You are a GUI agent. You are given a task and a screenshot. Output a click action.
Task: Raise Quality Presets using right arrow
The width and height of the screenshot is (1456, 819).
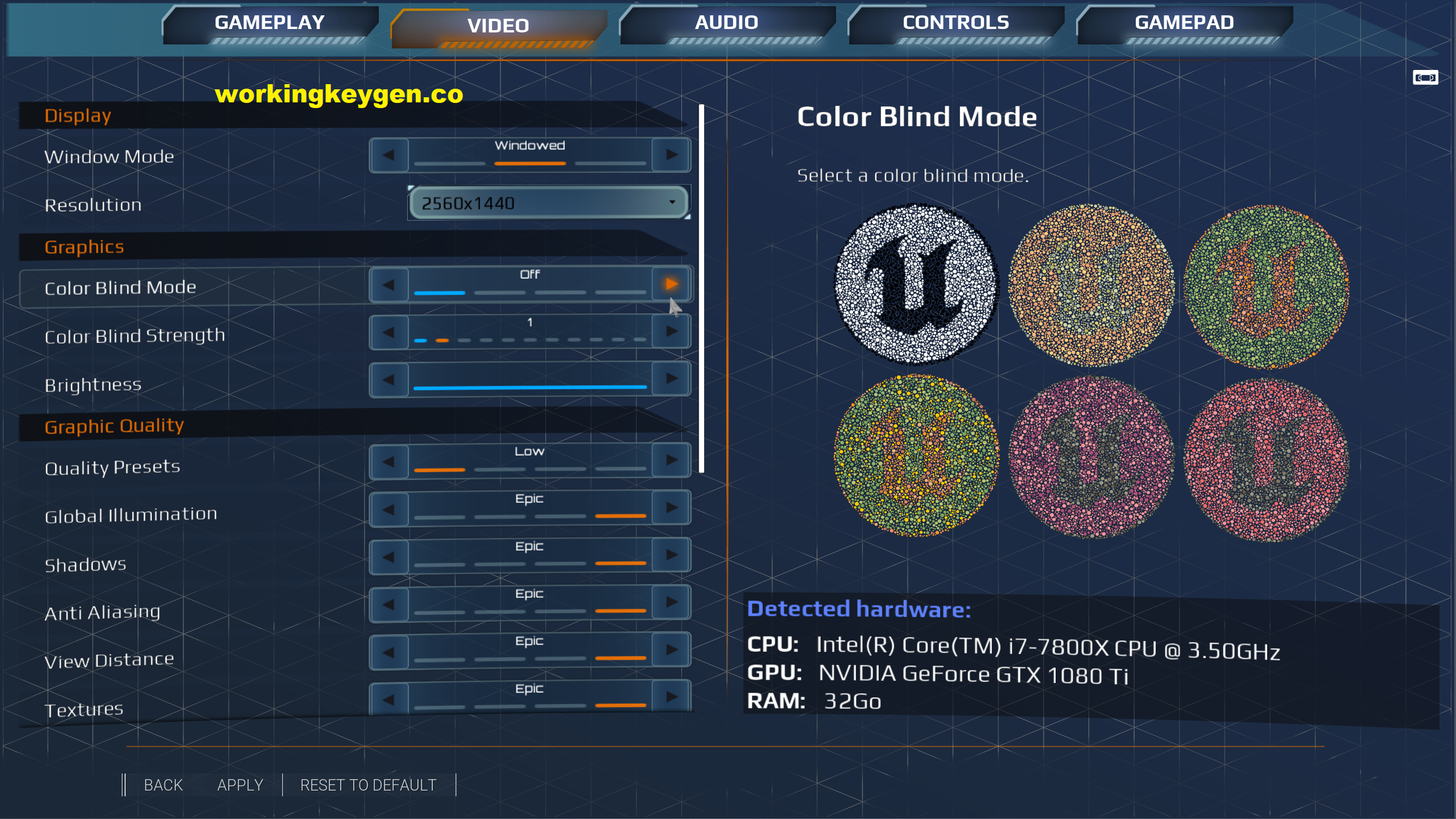pyautogui.click(x=672, y=460)
